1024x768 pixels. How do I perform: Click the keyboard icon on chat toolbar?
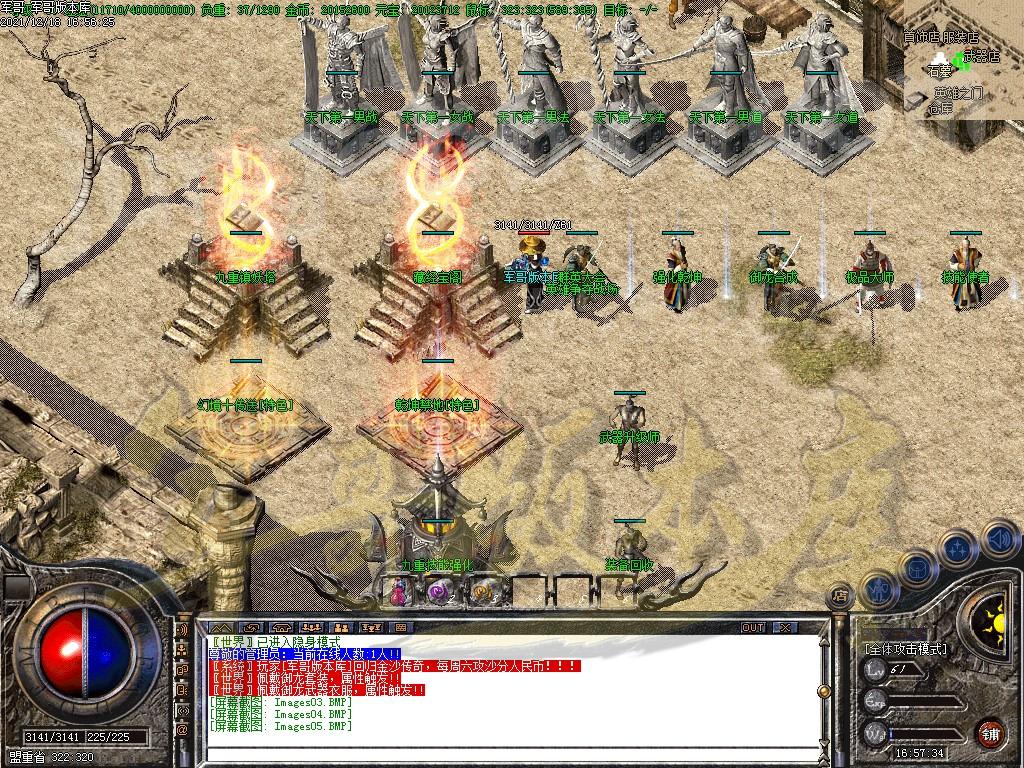tap(400, 627)
